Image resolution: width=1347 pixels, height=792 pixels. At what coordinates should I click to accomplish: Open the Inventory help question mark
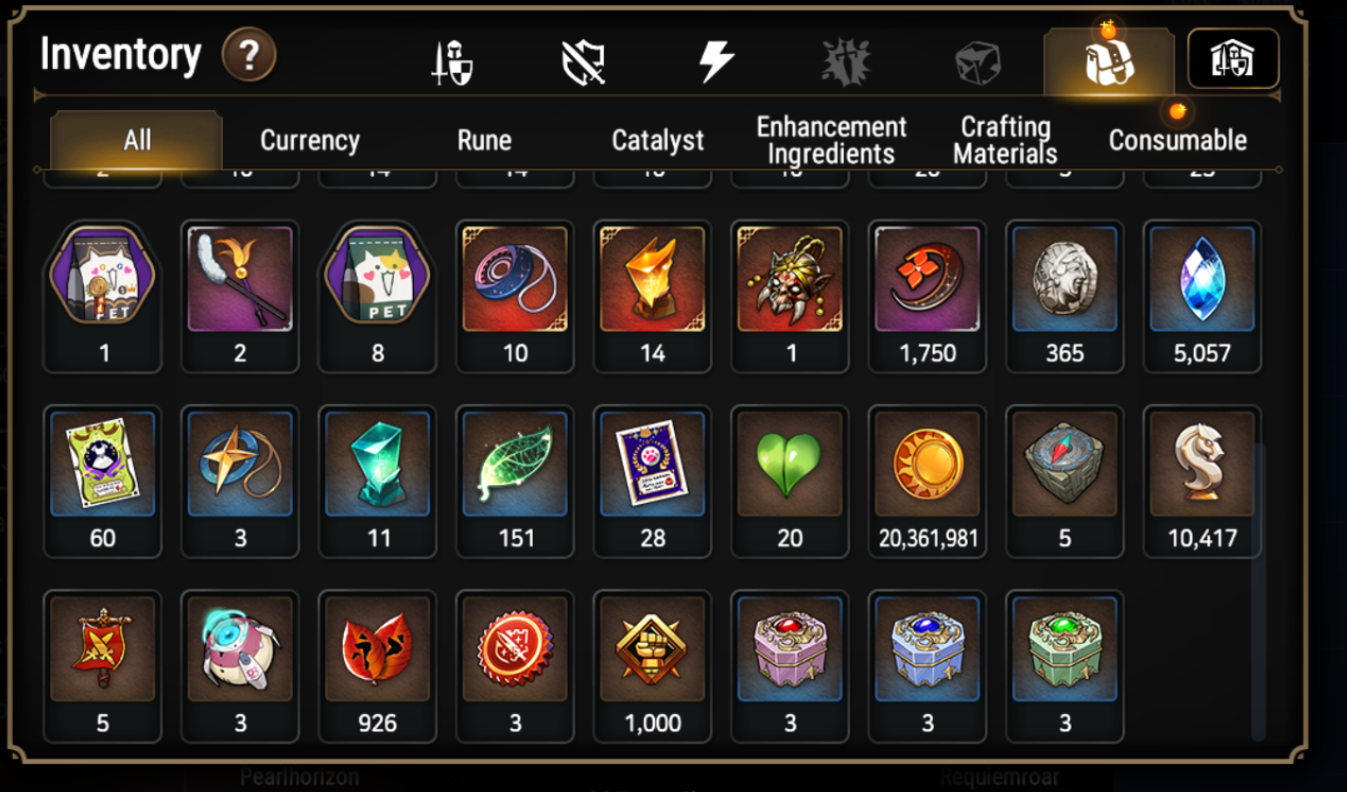point(249,55)
